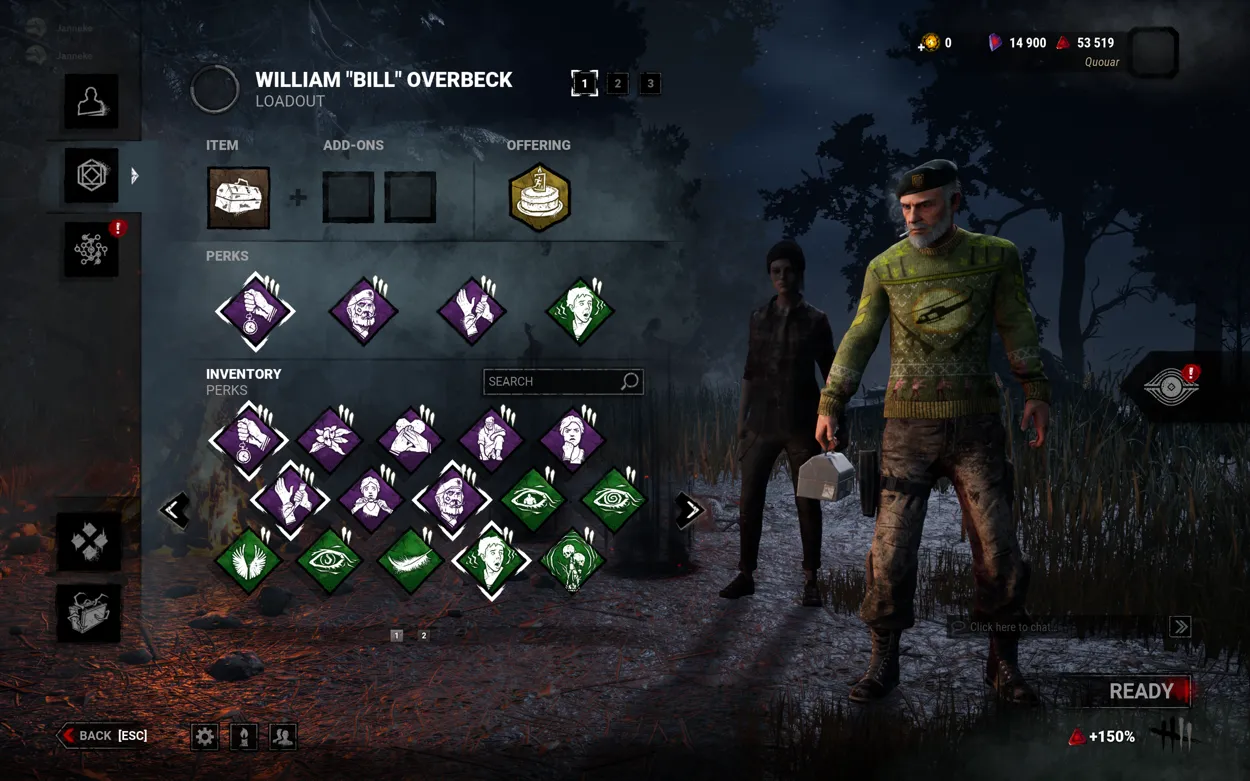Open the character silhouette sidebar tab
The width and height of the screenshot is (1250, 781).
click(x=91, y=101)
